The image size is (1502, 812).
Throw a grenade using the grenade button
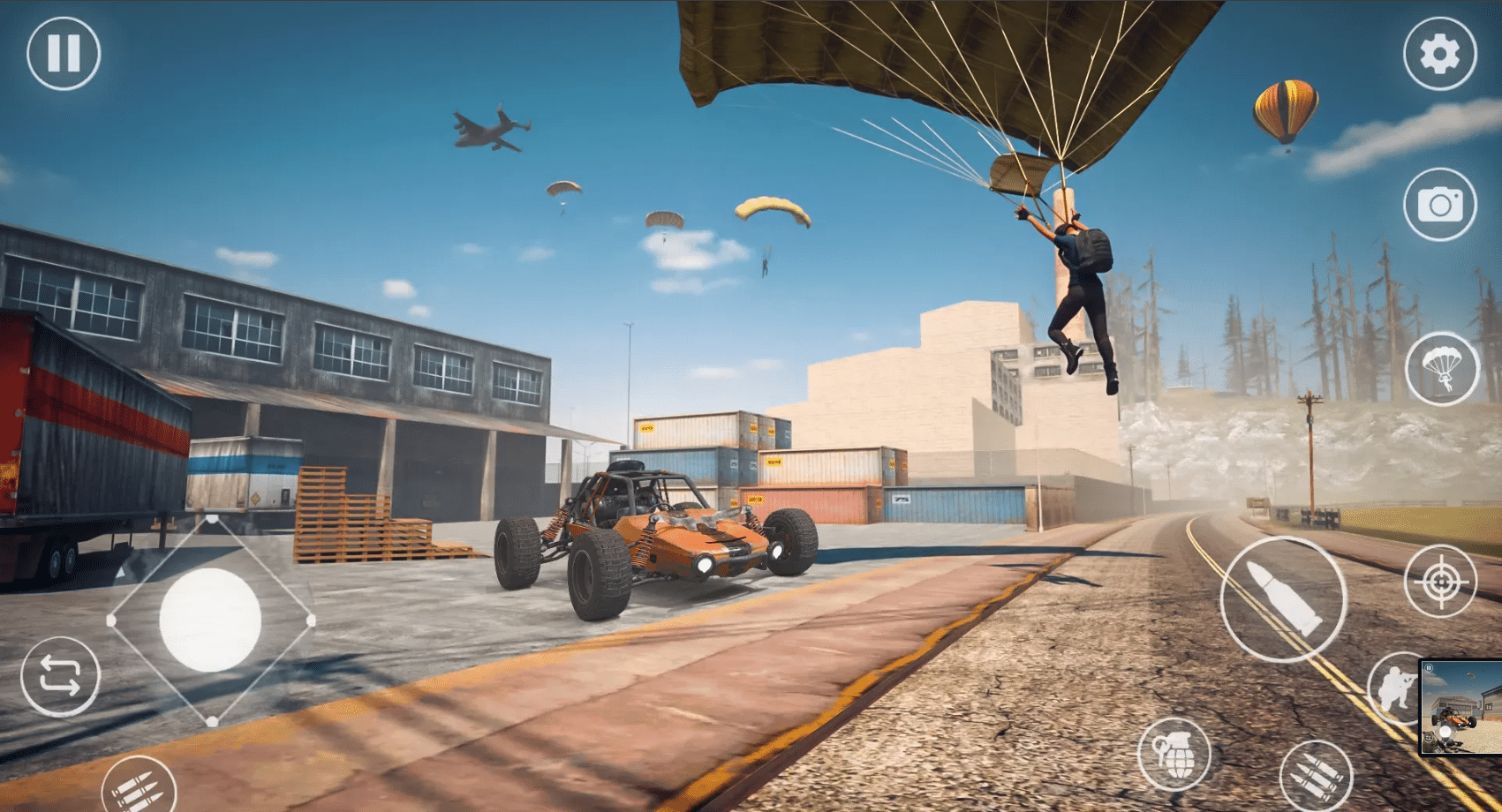[1174, 755]
